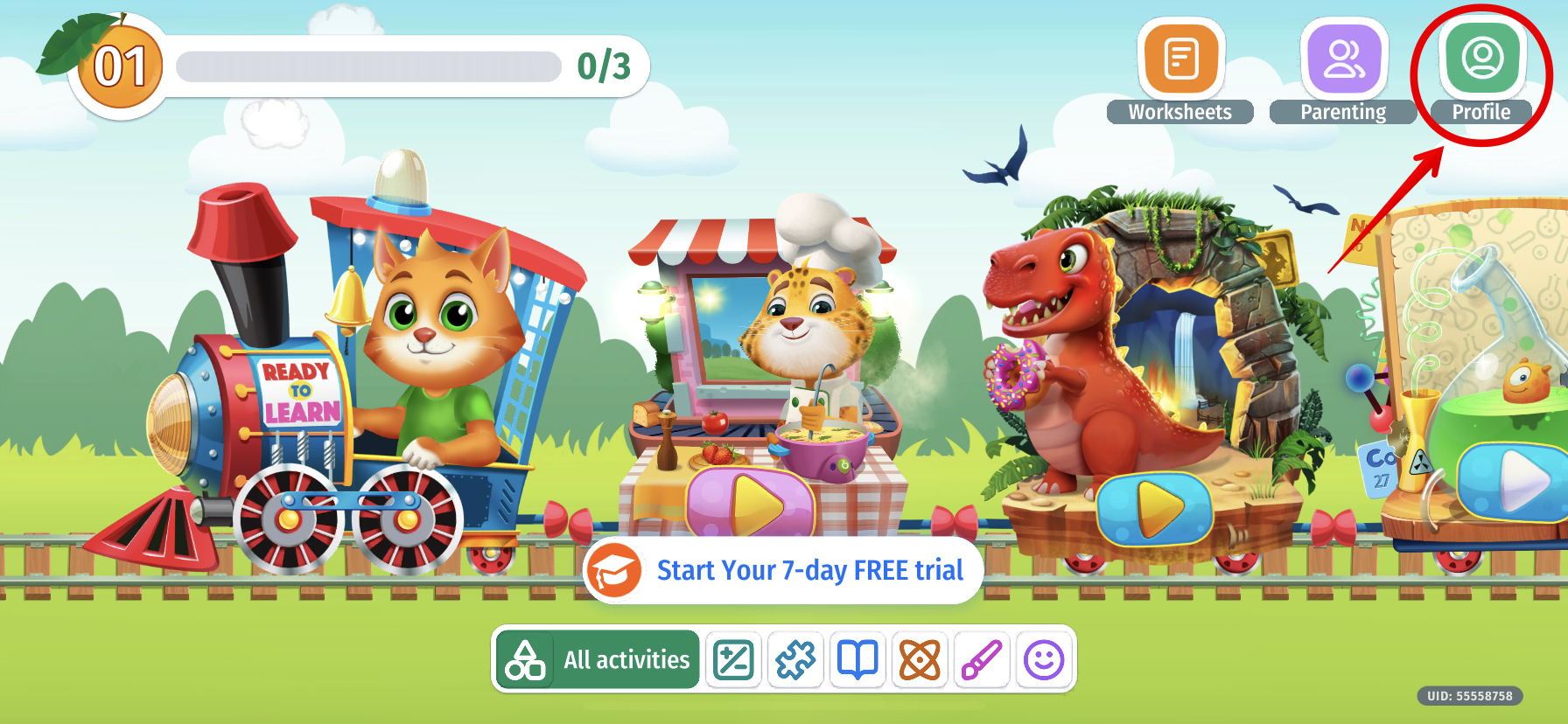
Task: Click the orange level 01 badge
Action: coord(120,67)
